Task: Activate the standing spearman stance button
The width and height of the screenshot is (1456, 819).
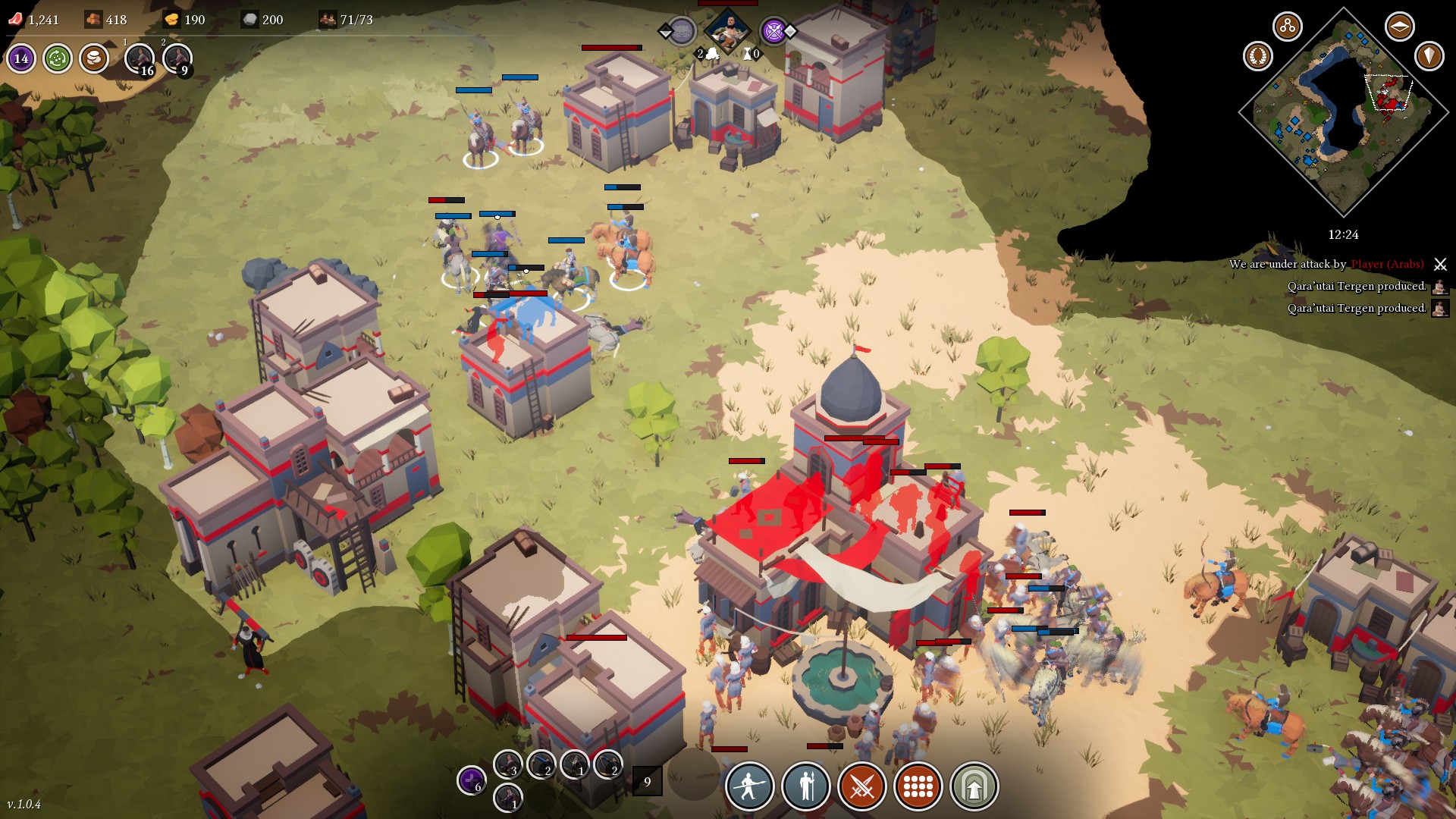Action: coord(805,786)
